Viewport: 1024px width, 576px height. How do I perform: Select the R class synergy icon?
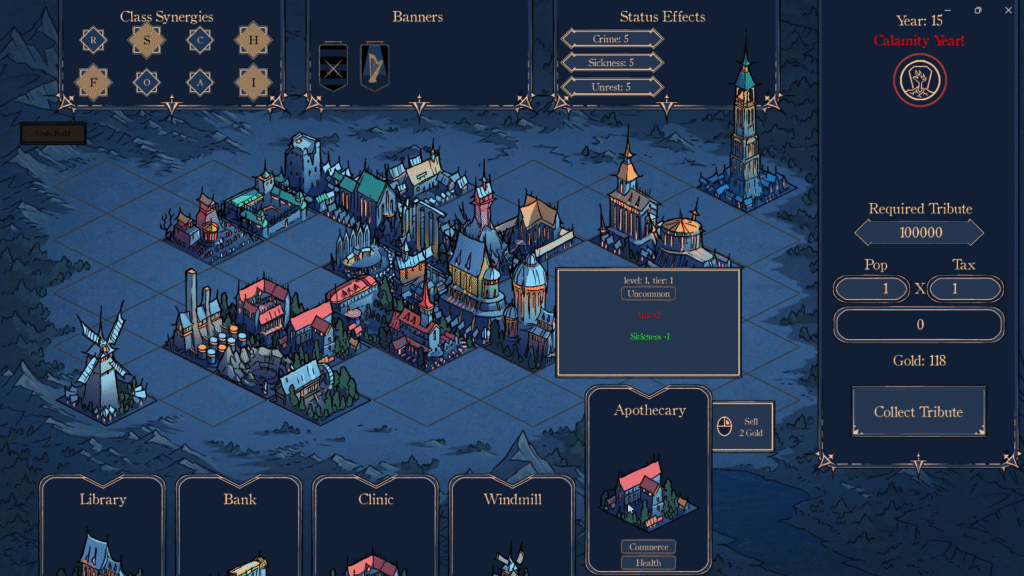(94, 40)
